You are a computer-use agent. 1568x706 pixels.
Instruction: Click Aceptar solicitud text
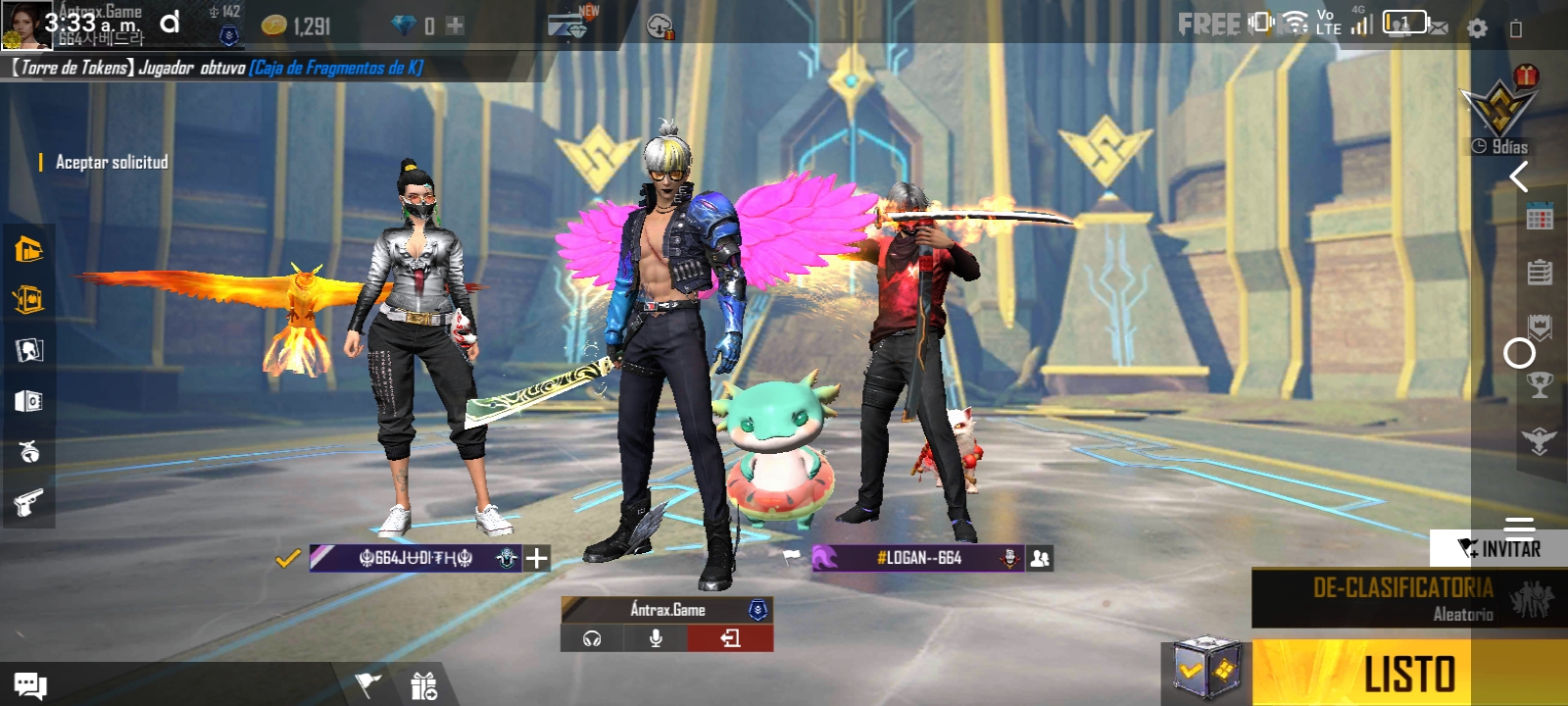click(x=112, y=162)
